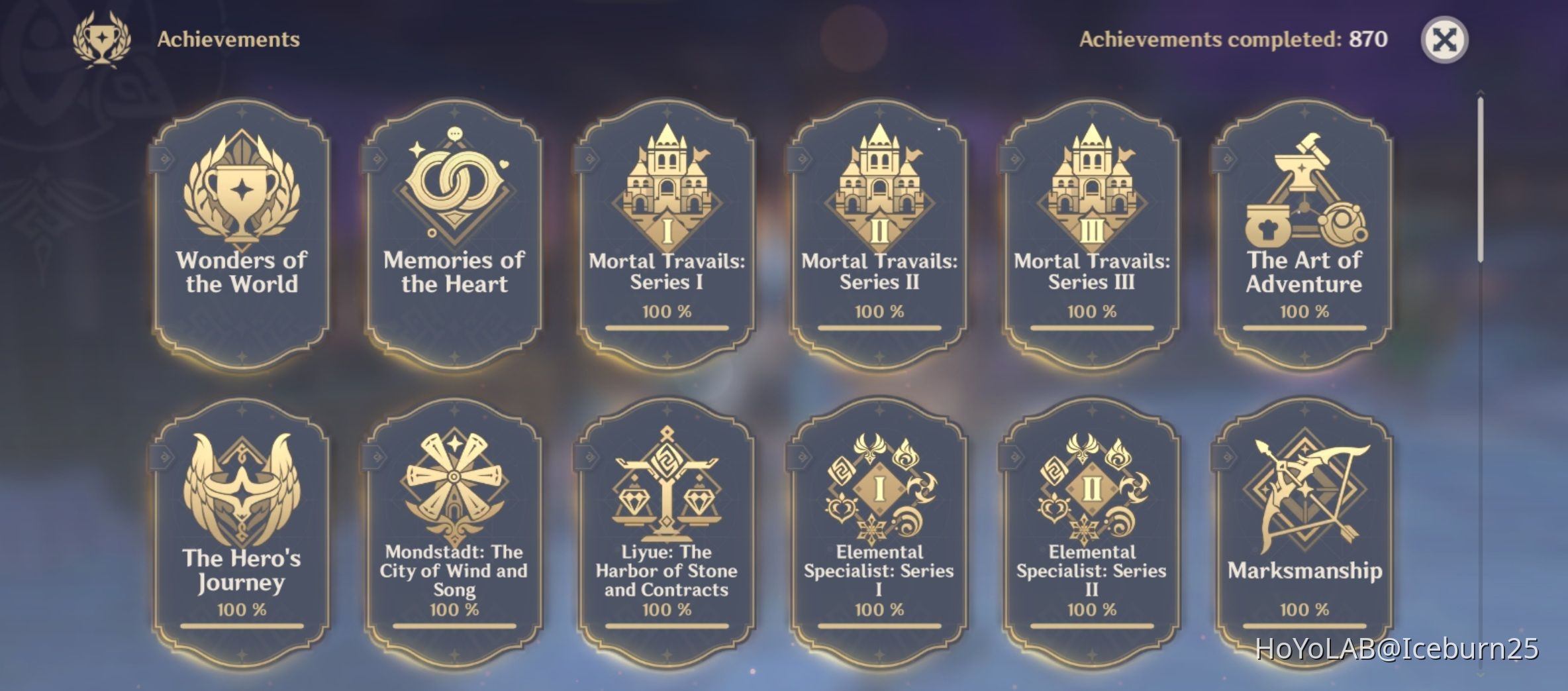1568x691 pixels.
Task: Close the Achievements screen
Action: 1445,40
